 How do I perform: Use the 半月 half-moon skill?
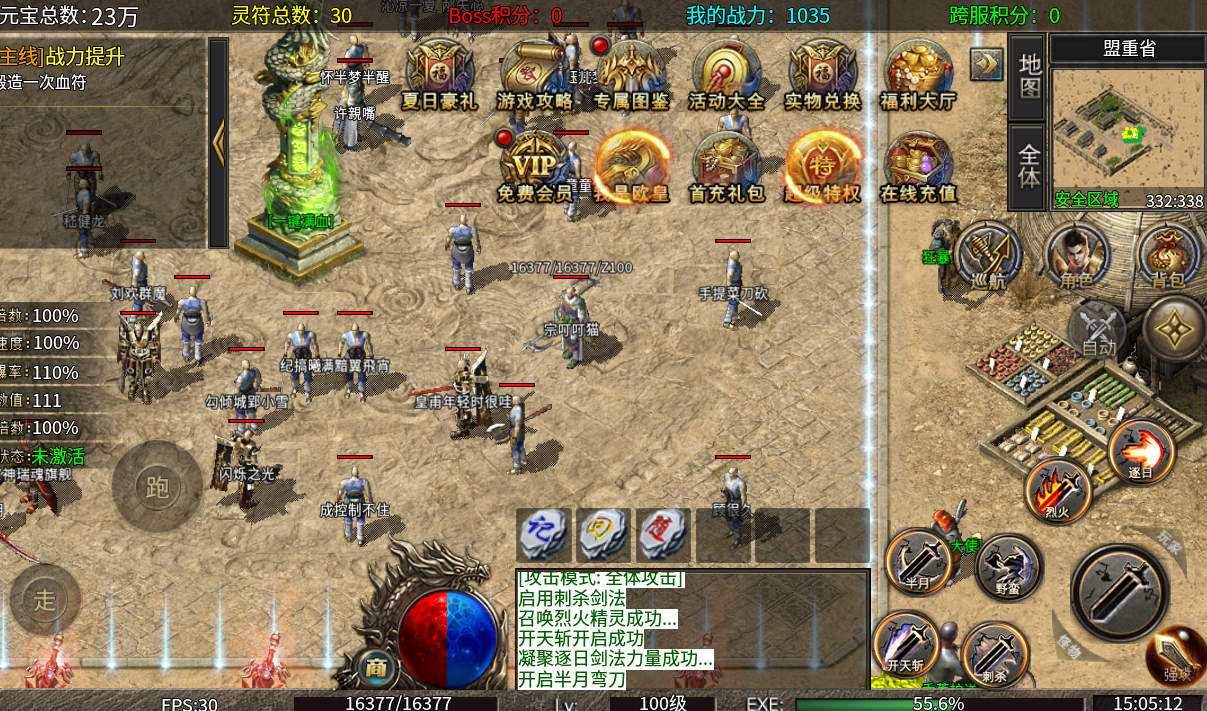click(918, 560)
